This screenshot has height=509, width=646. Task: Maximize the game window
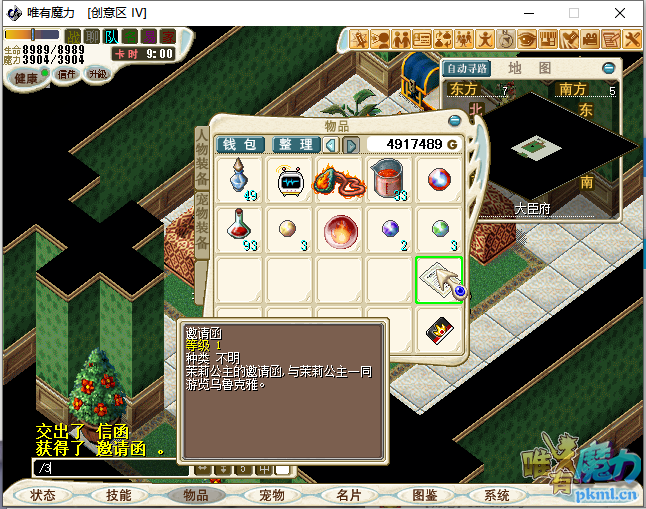pyautogui.click(x=574, y=13)
